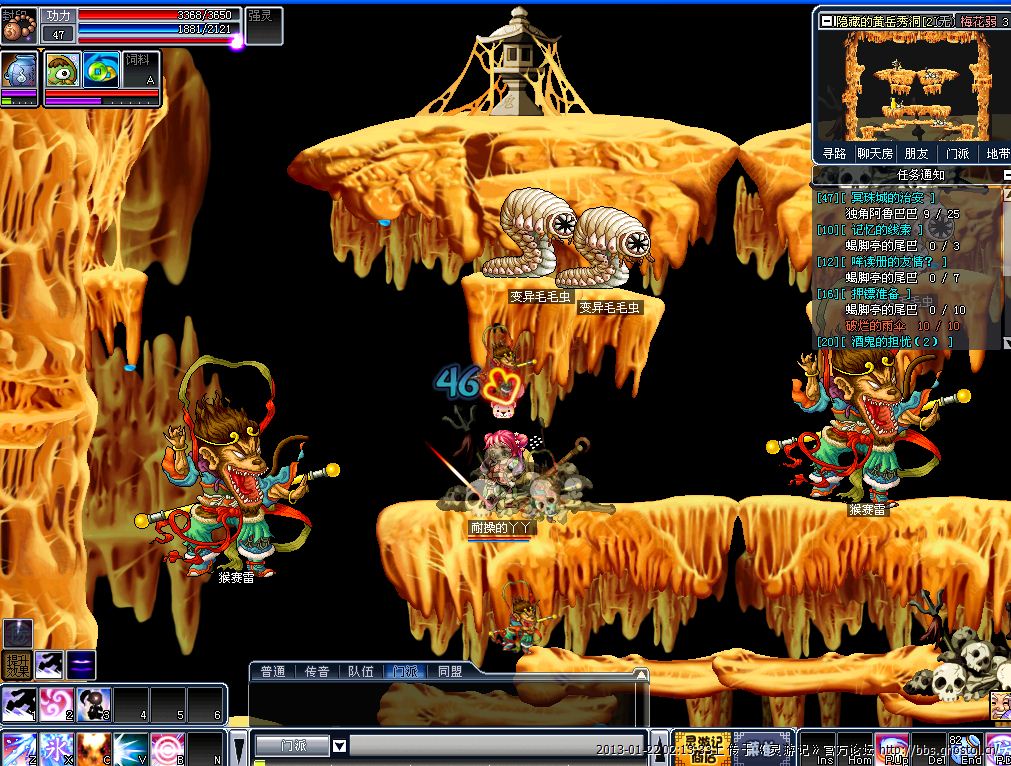Viewport: 1011px width, 766px height.
Task: Switch to the 同盟 alliance chat tab
Action: click(450, 672)
